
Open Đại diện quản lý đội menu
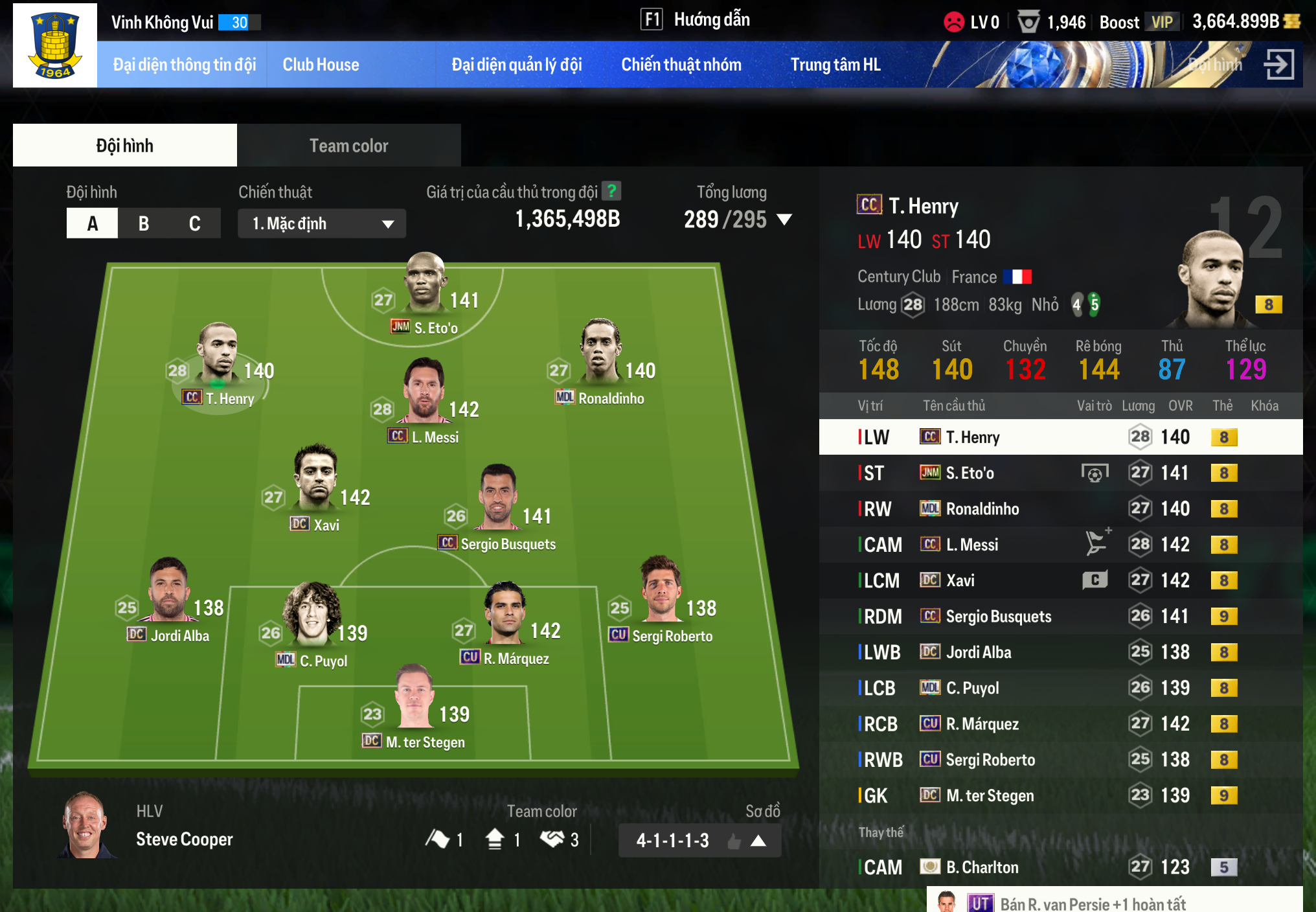click(516, 65)
